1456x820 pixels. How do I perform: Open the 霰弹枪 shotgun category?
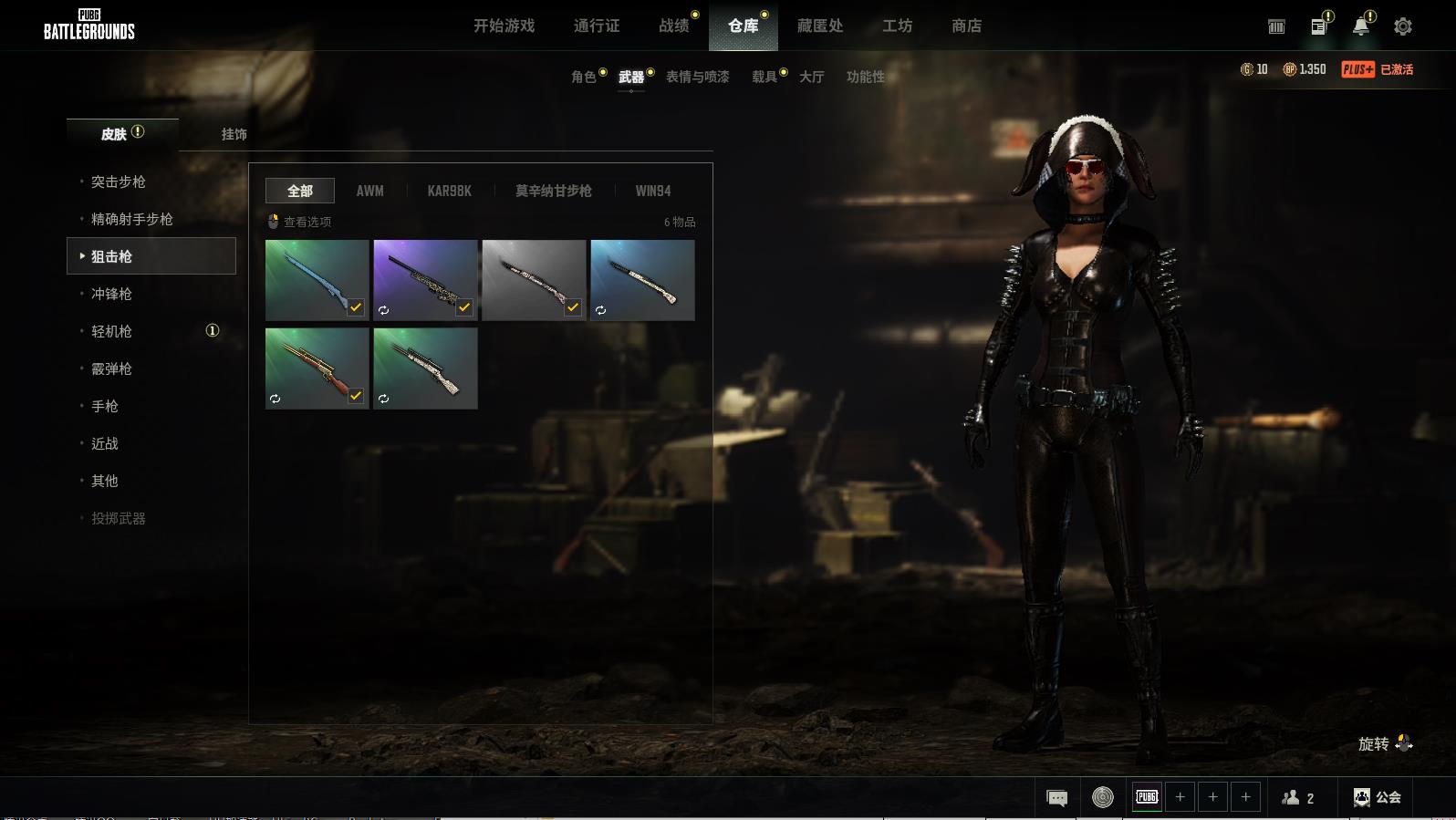point(111,368)
